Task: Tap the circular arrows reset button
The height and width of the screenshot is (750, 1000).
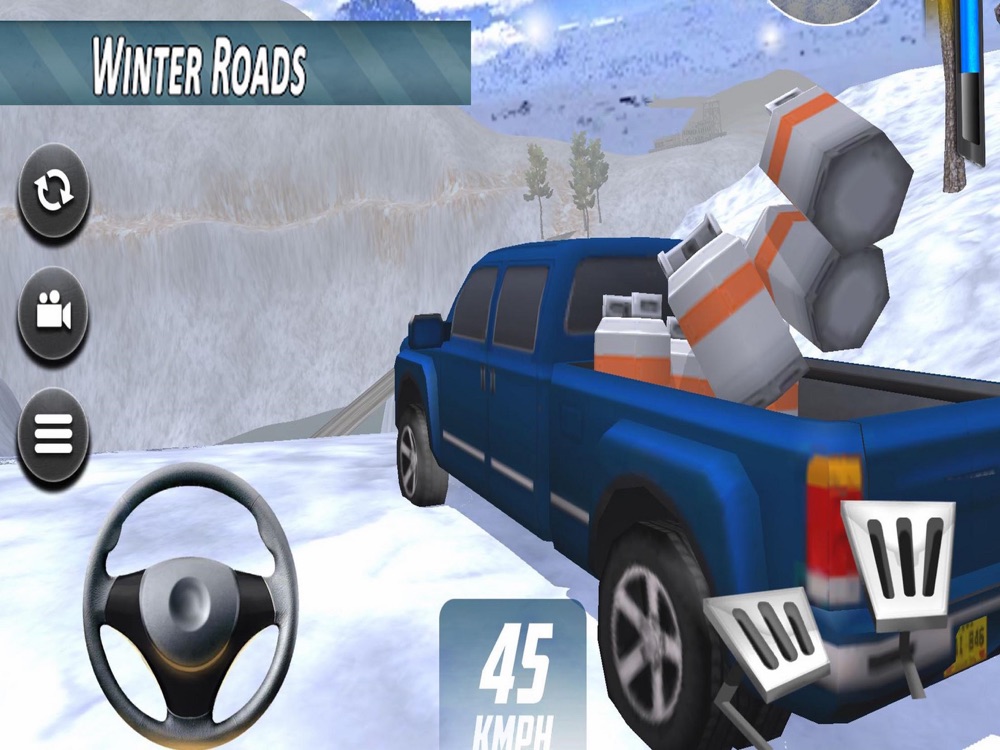Action: 54,193
